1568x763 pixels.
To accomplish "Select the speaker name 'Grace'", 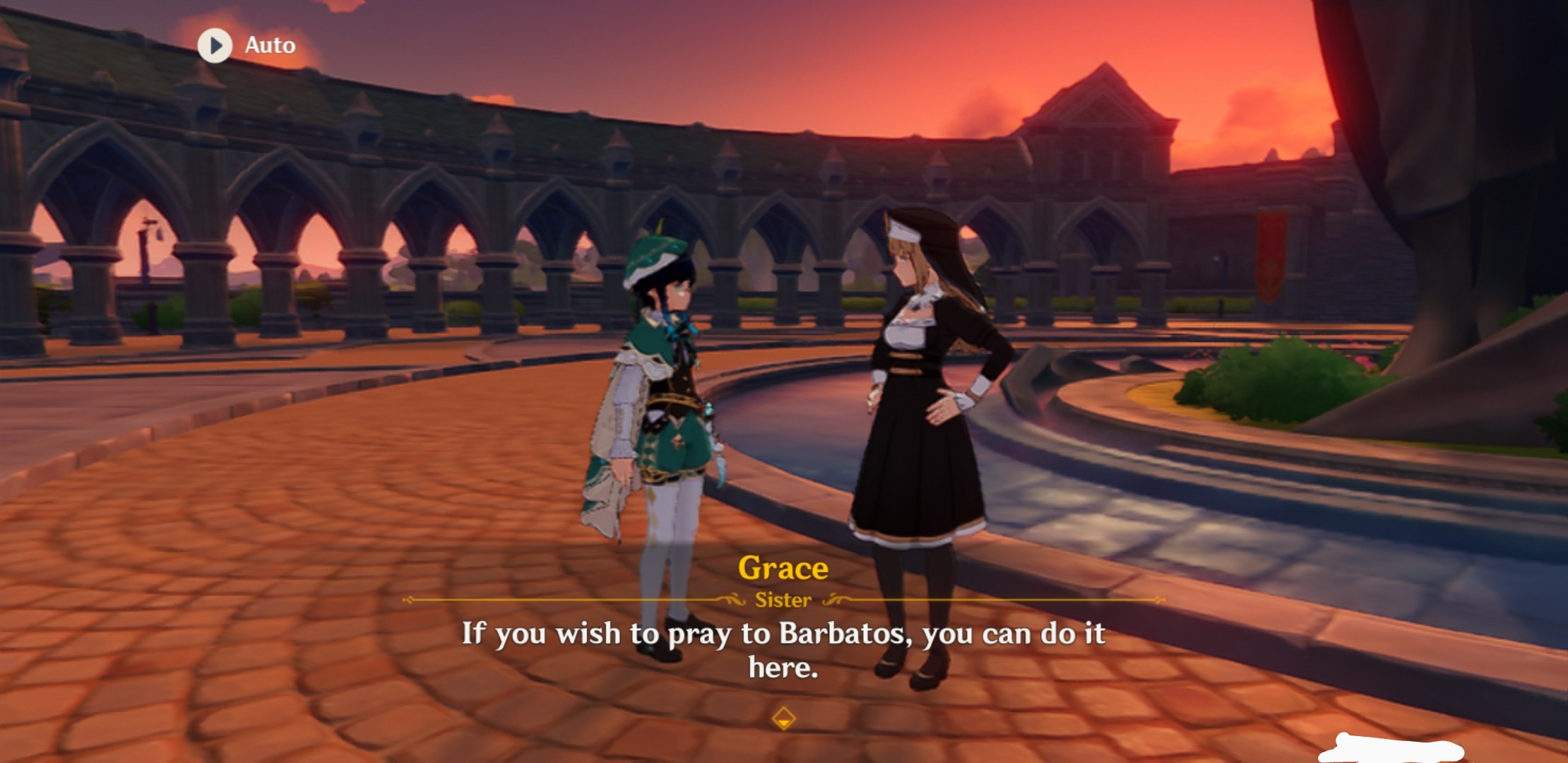I will (x=784, y=568).
